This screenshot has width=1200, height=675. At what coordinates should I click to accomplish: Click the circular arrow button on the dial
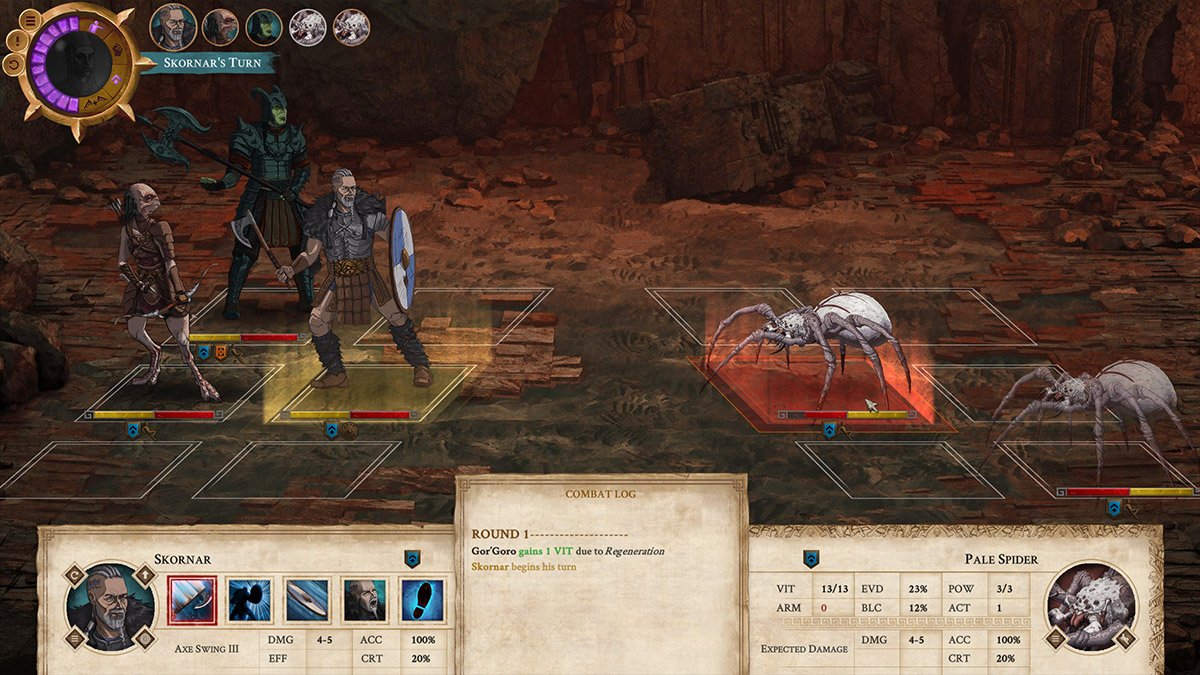click(x=15, y=64)
